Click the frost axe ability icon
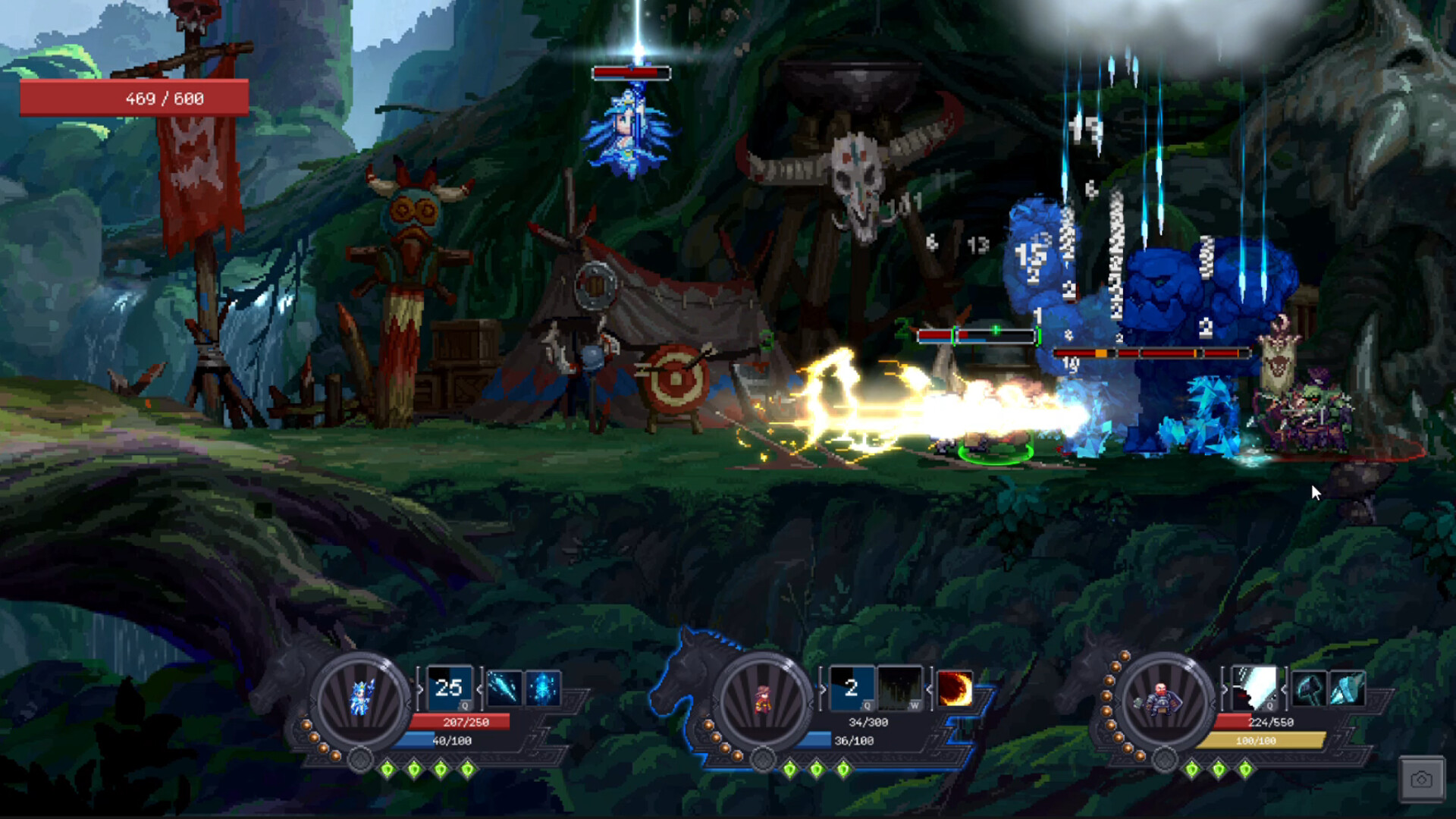The image size is (1456, 819). (x=1347, y=689)
